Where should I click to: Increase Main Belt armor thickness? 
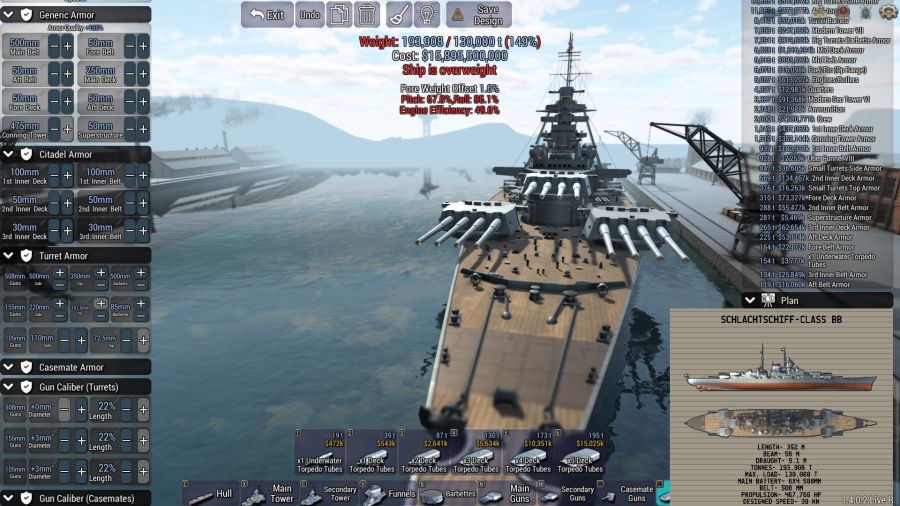(67, 47)
